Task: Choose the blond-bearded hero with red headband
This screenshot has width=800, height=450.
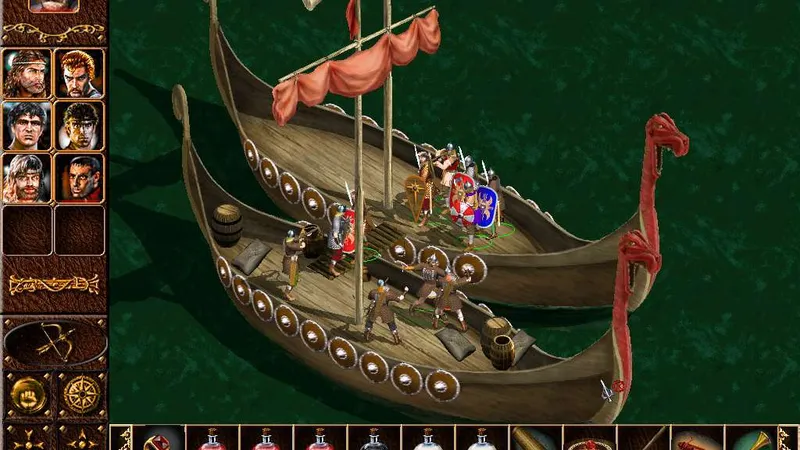Action: click(x=27, y=177)
